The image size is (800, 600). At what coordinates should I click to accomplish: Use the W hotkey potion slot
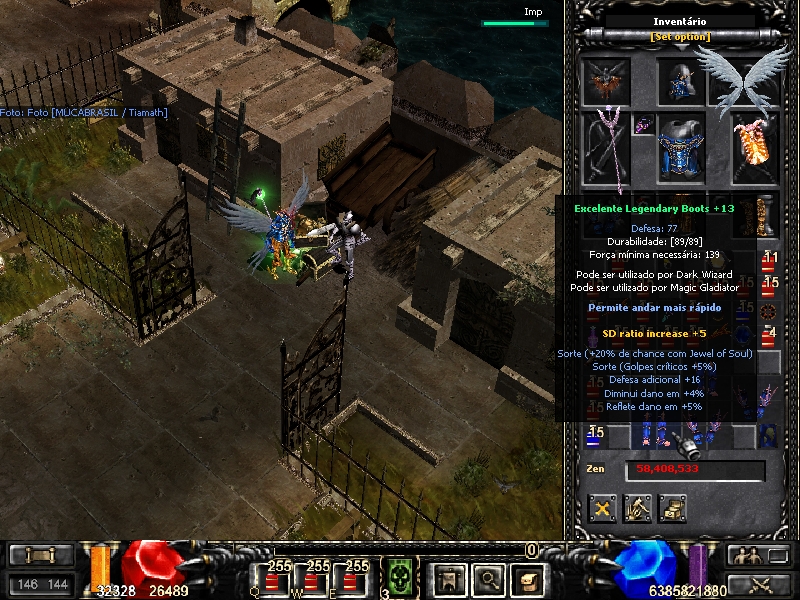316,578
